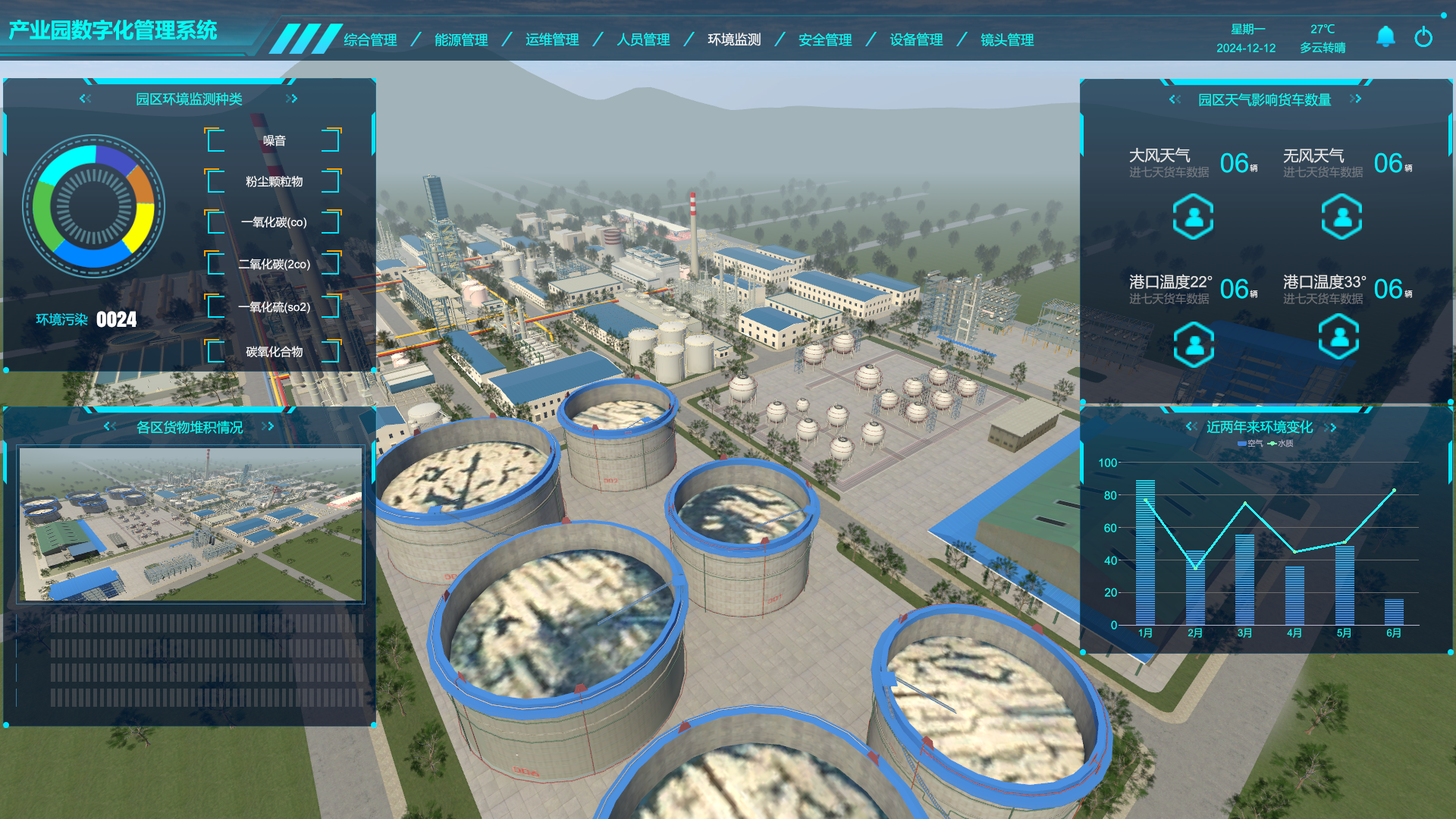Viewport: 1456px width, 819px height.
Task: Click the power button icon
Action: (1423, 36)
